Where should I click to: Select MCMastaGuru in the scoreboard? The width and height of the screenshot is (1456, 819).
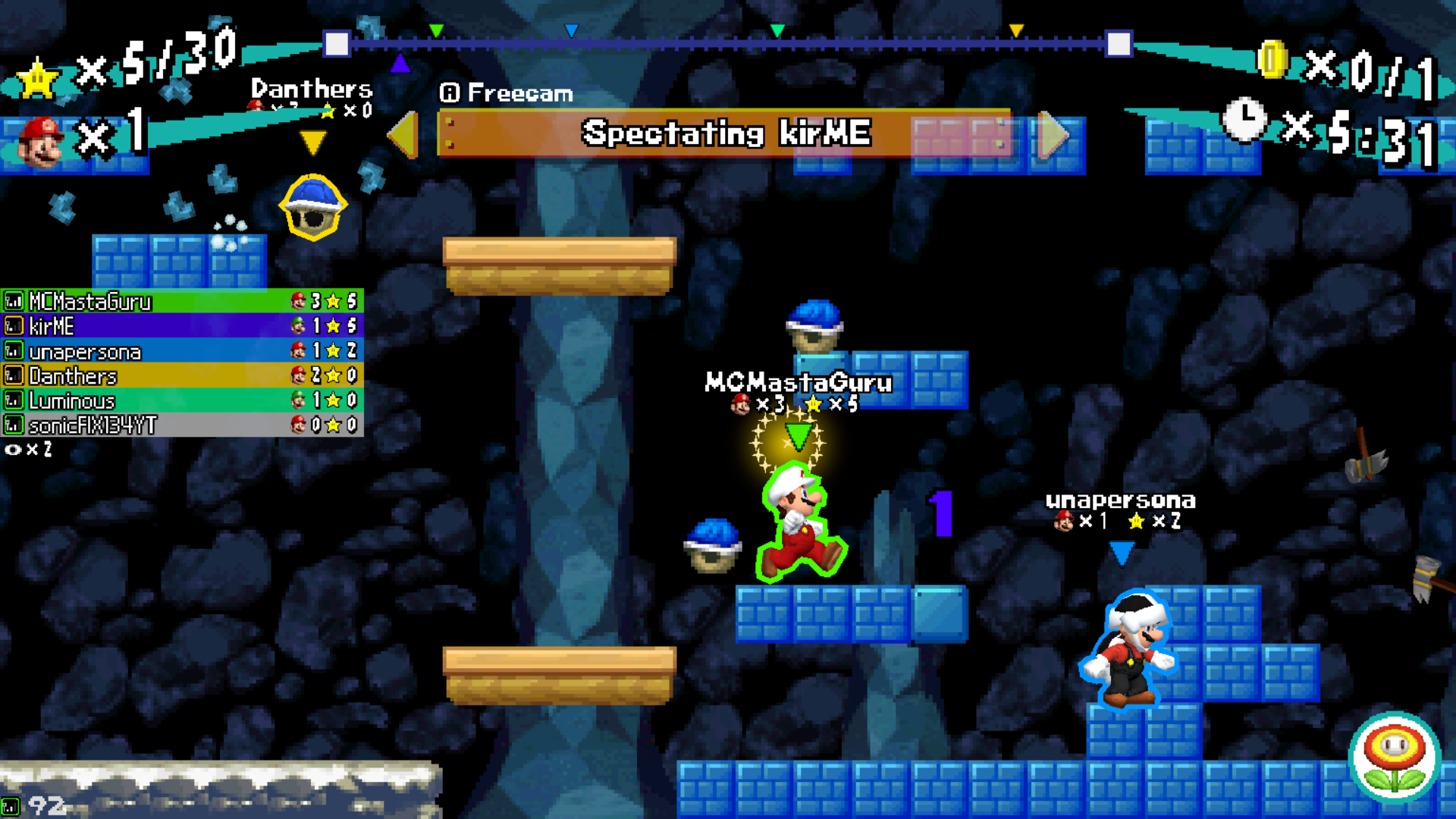[x=182, y=301]
